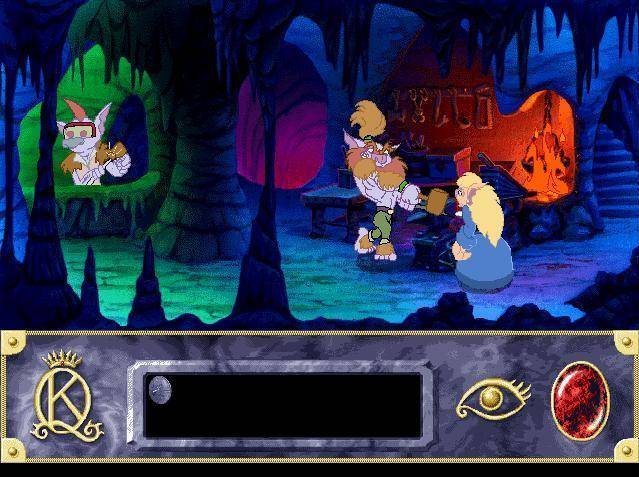The height and width of the screenshot is (477, 639).
Task: Click the red oval gem
Action: 577,400
